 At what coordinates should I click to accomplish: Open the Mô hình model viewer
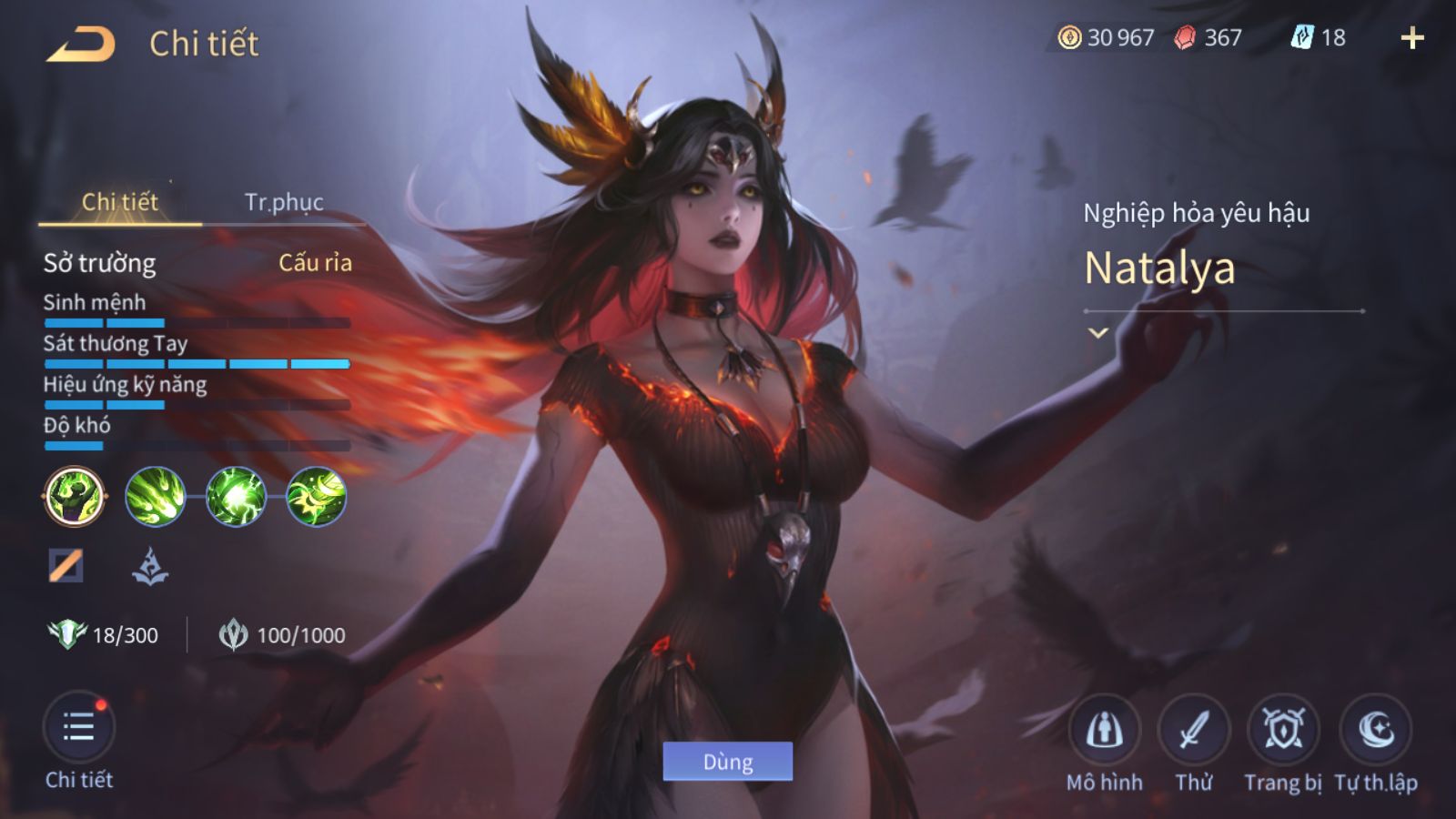[x=1104, y=730]
